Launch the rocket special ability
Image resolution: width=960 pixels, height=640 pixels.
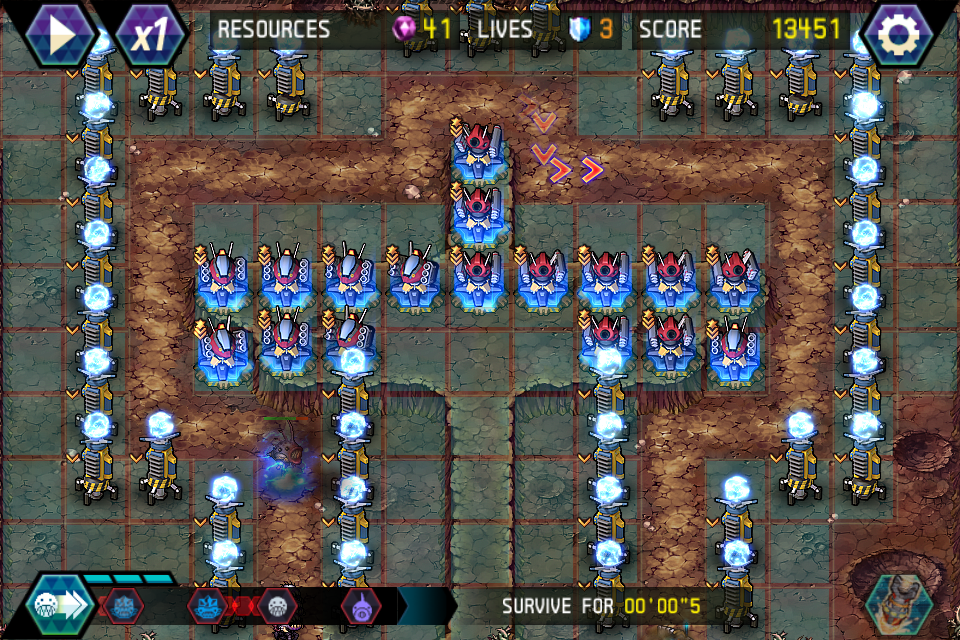(897, 603)
